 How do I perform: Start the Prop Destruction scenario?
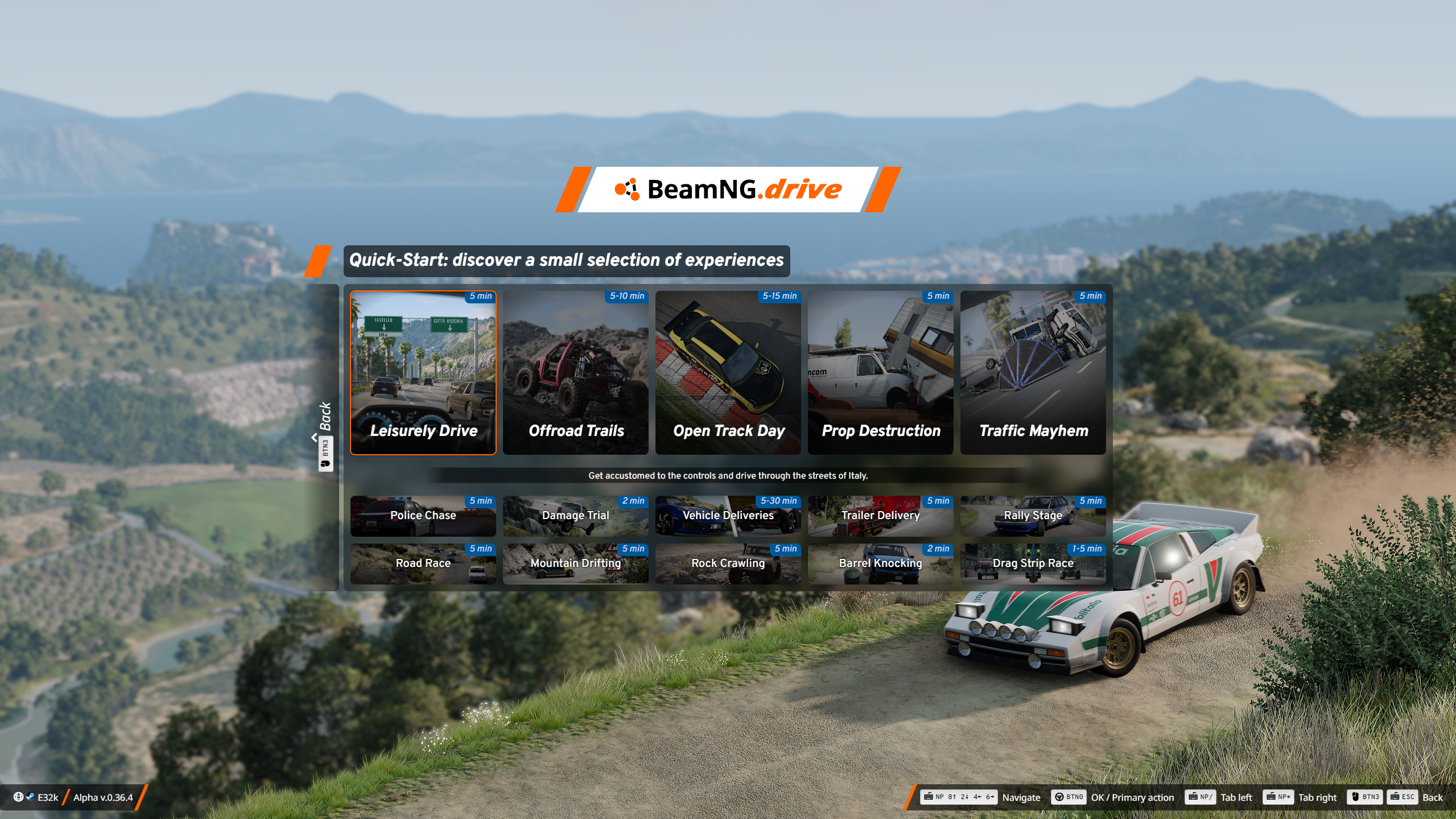point(880,373)
